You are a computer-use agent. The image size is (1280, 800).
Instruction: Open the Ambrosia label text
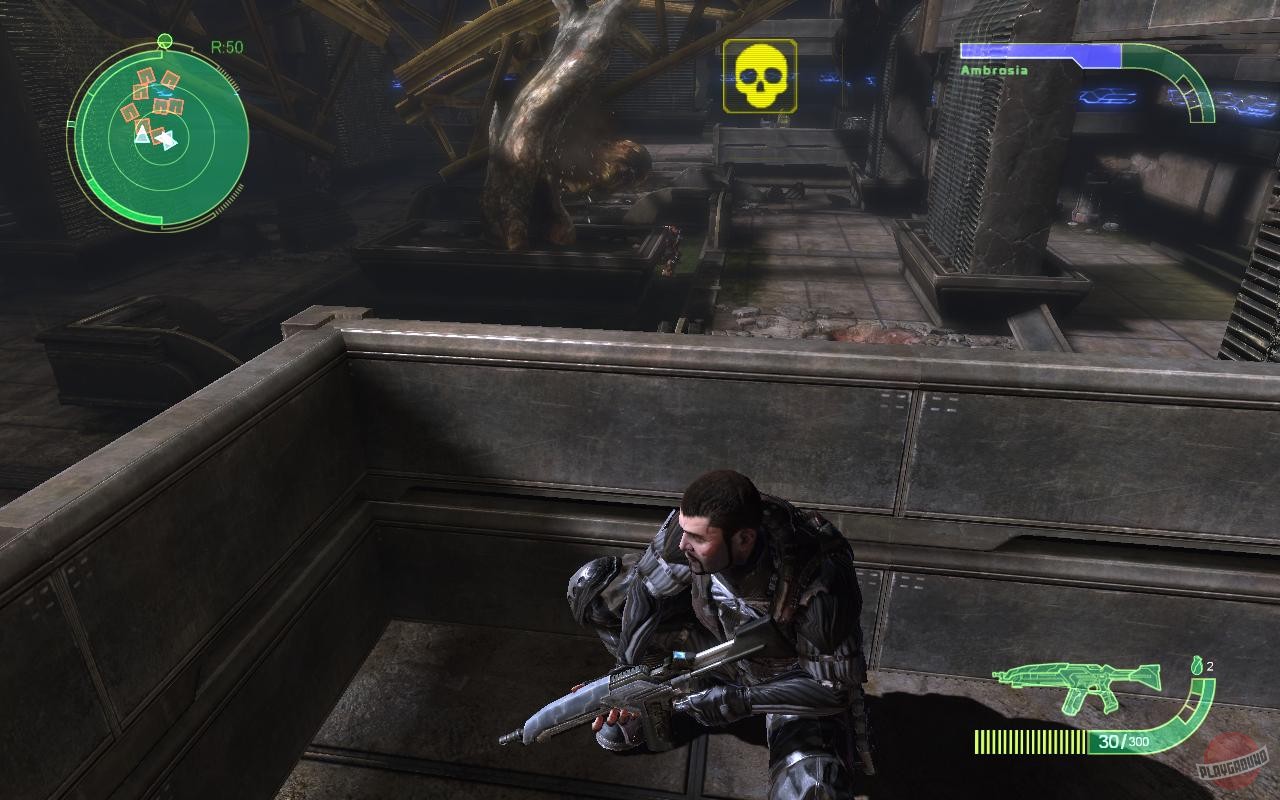[x=993, y=70]
